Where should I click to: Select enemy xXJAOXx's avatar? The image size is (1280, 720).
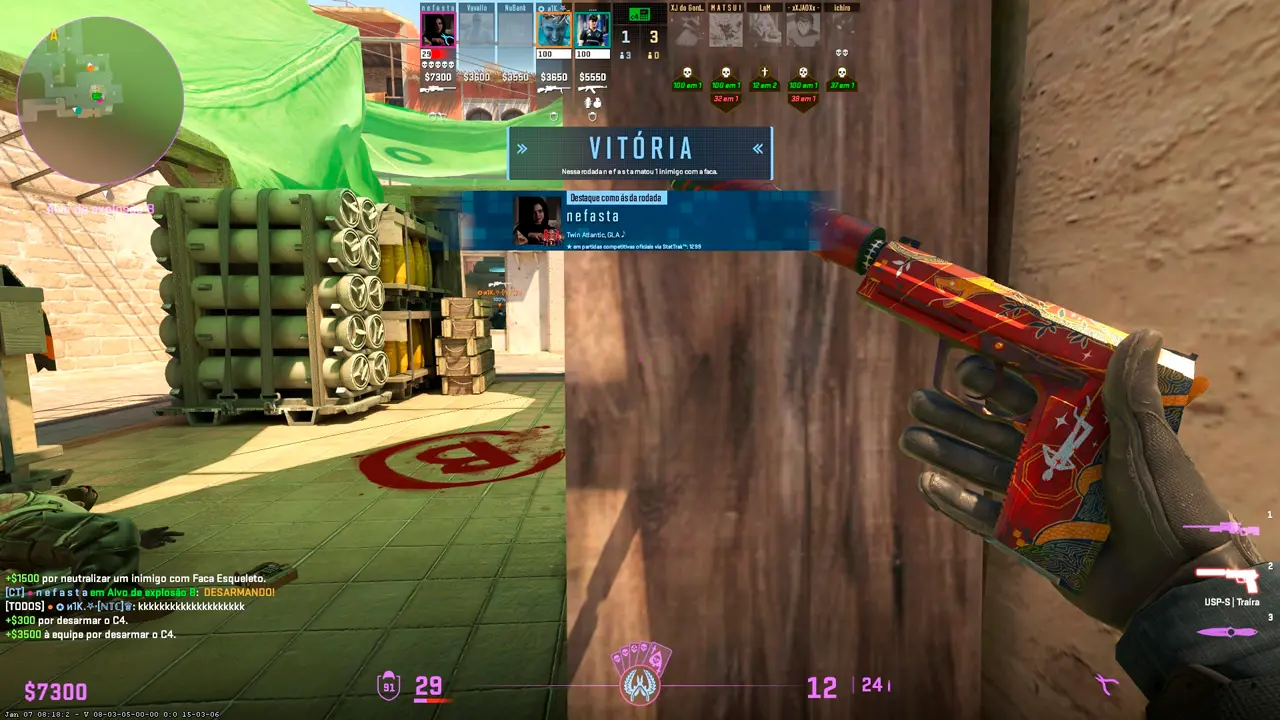tap(803, 29)
